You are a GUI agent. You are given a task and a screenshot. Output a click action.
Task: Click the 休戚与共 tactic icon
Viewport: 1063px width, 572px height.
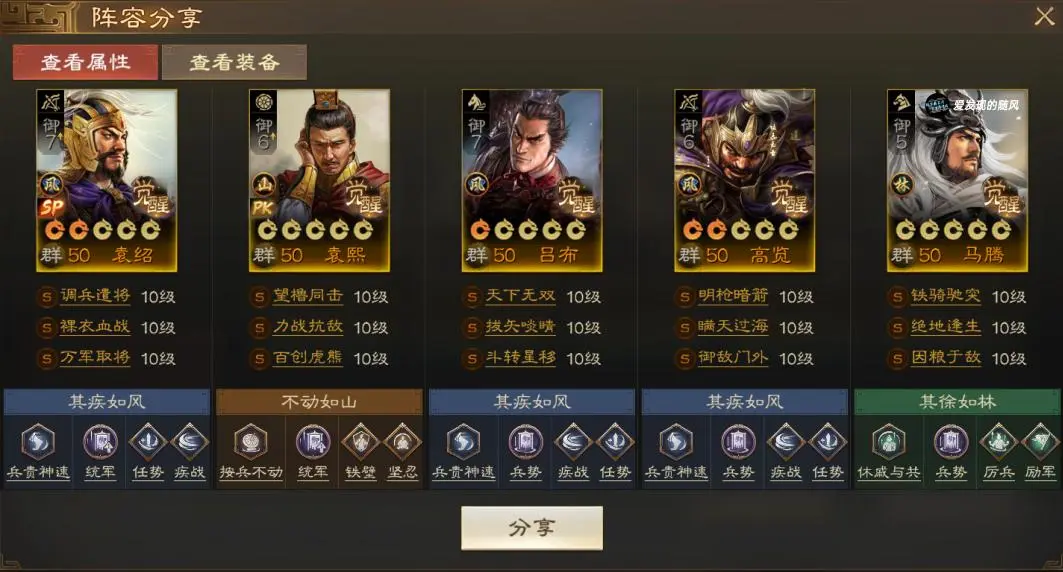point(884,441)
